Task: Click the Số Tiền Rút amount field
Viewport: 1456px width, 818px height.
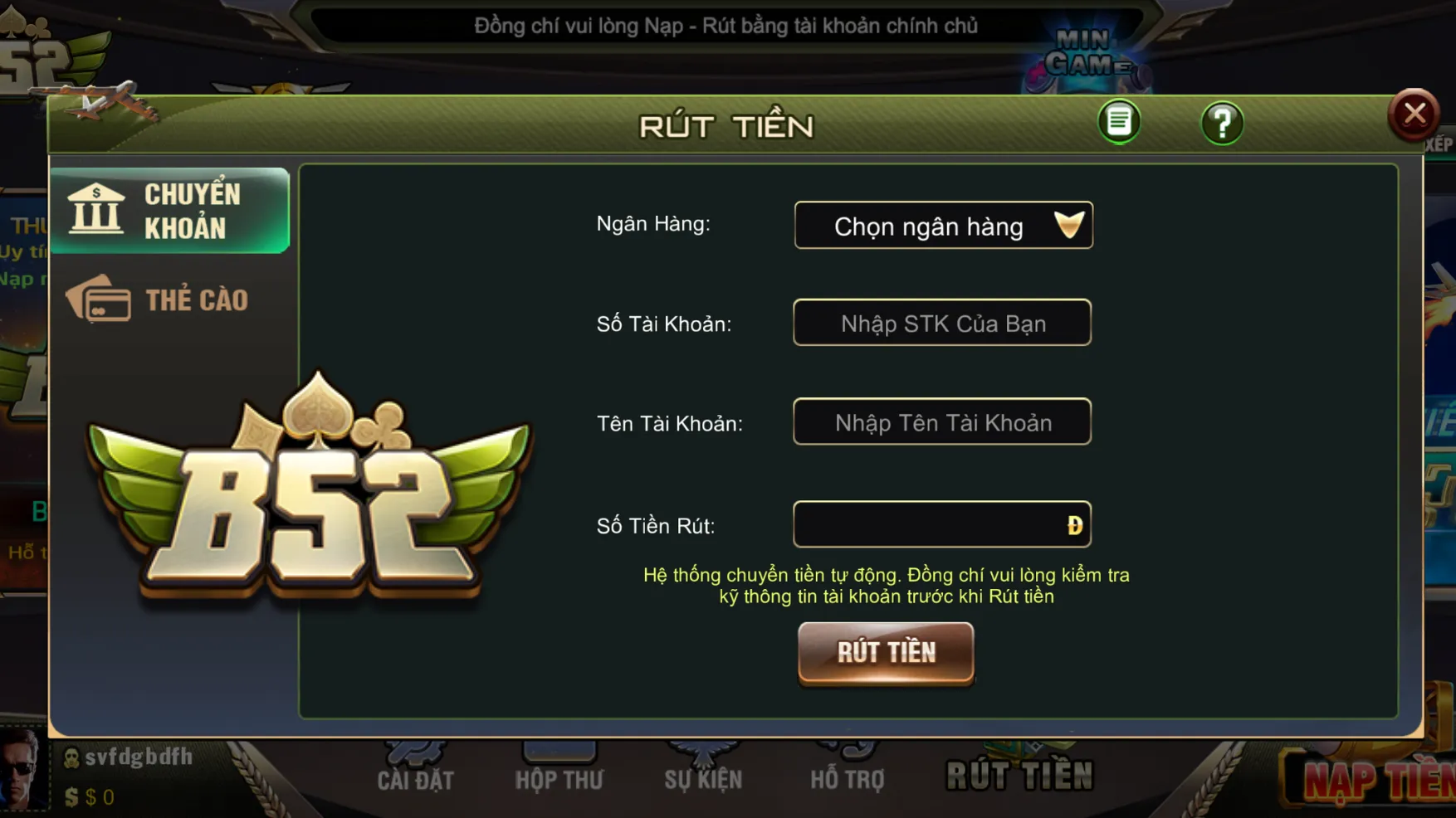Action: 930,524
